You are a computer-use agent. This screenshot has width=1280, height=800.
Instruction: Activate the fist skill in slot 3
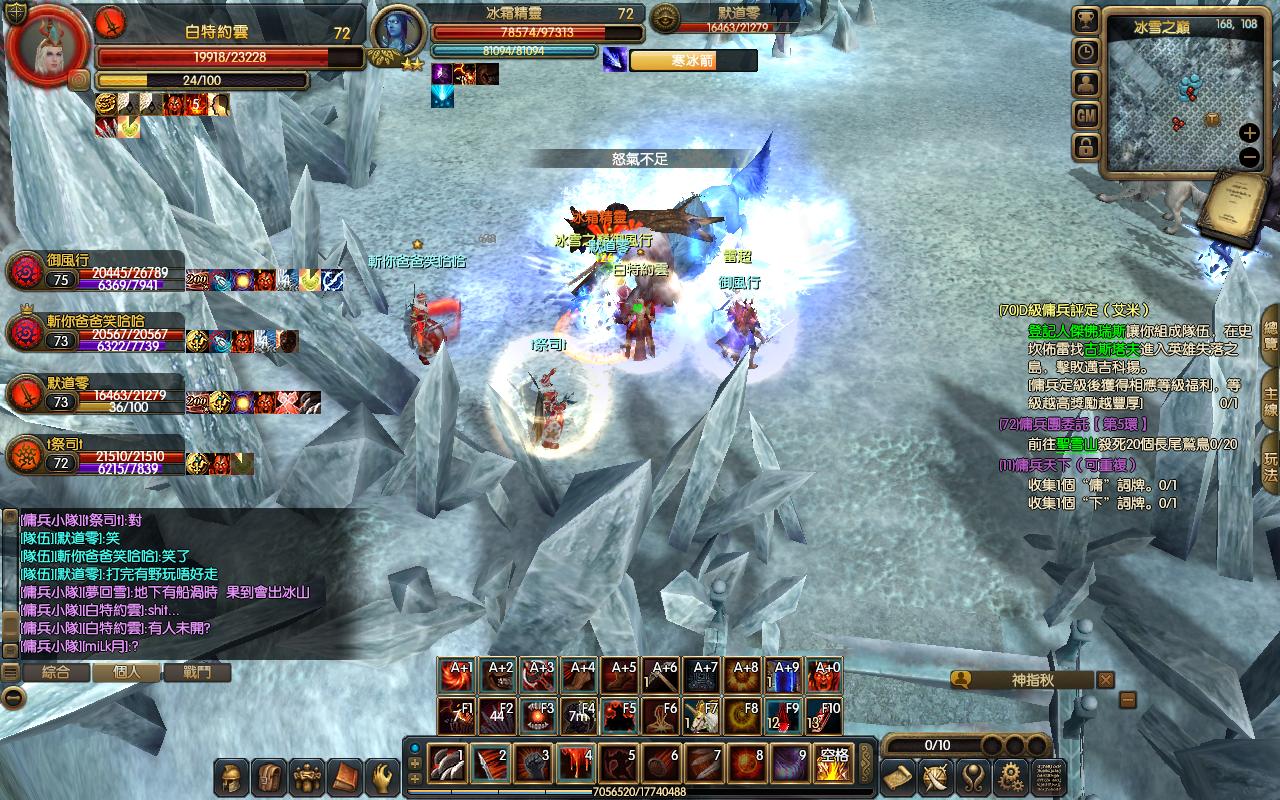(x=533, y=764)
